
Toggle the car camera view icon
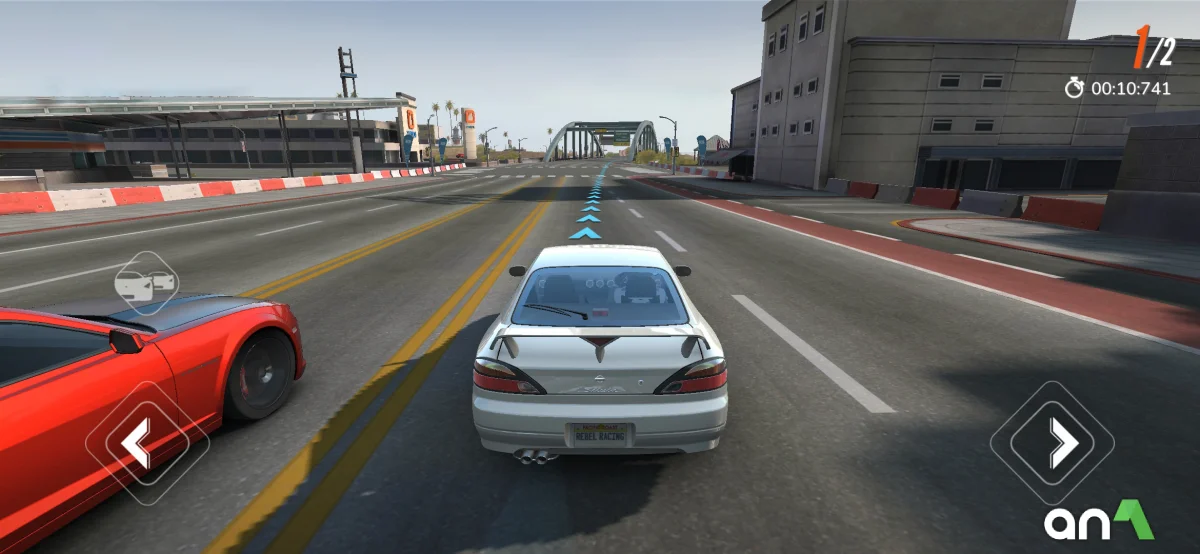click(146, 284)
